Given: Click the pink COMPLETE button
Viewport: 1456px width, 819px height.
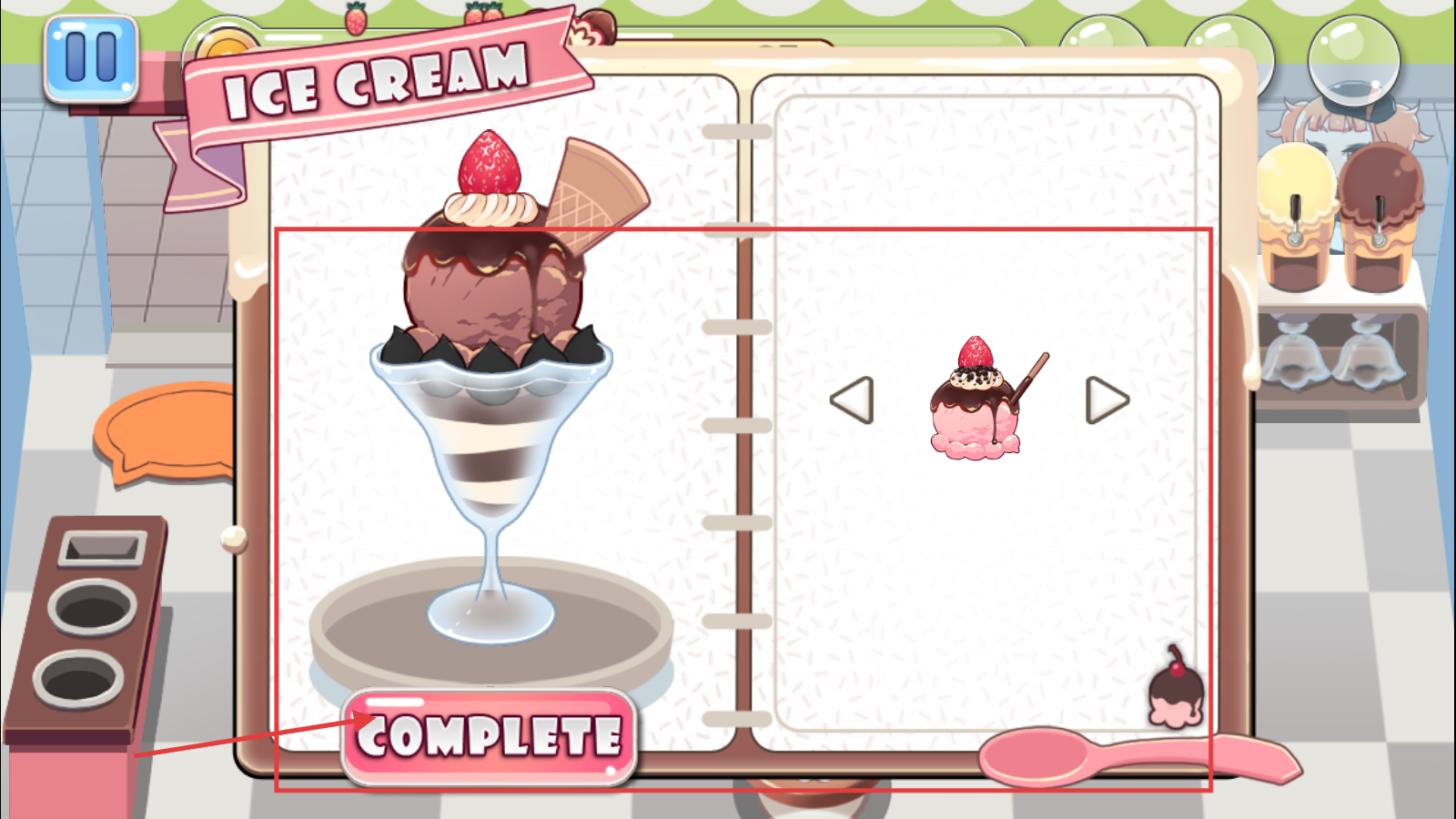Looking at the screenshot, I should [489, 736].
